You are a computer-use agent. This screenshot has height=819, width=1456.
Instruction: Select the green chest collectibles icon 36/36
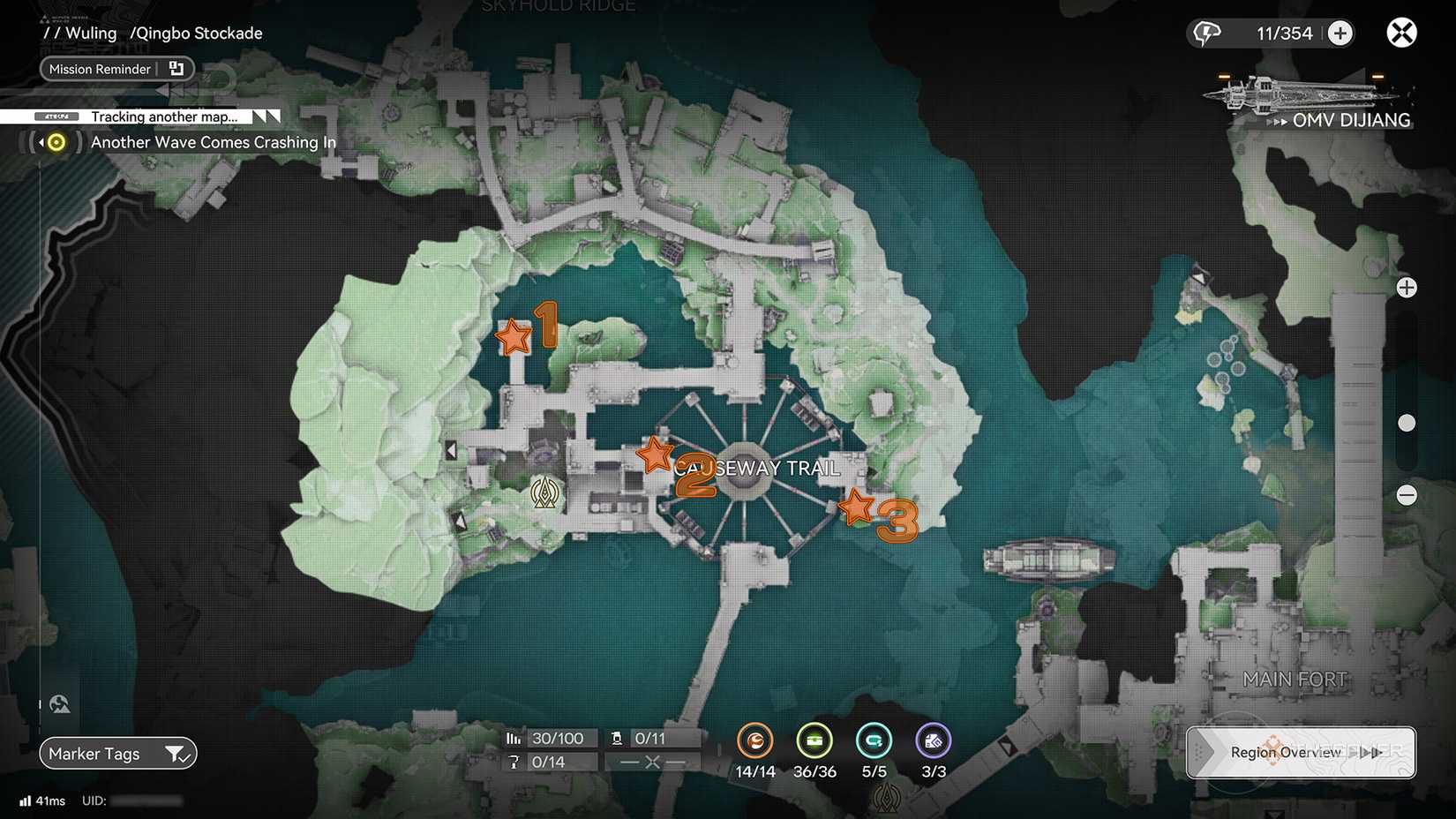click(x=814, y=741)
